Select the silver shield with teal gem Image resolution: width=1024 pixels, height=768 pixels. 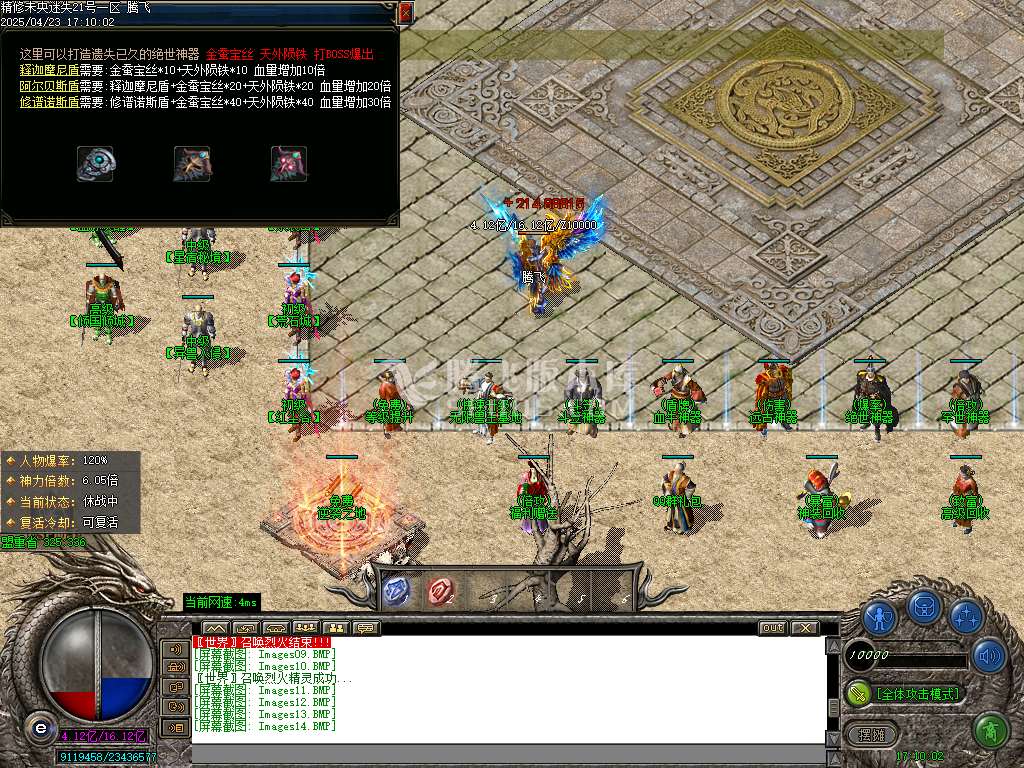point(96,164)
